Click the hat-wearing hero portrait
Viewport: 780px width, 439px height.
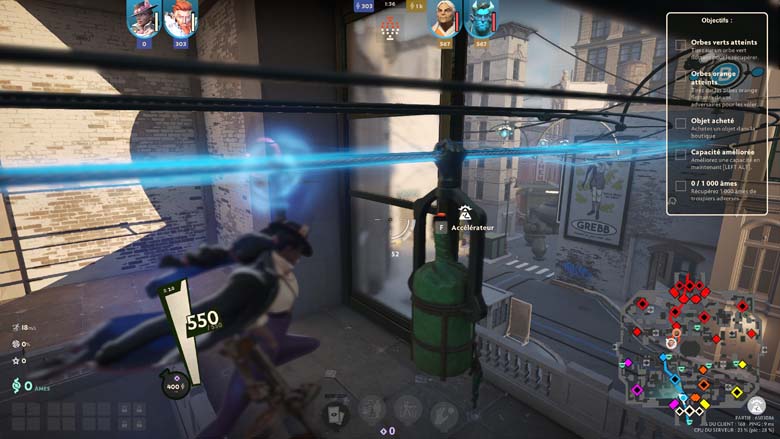coord(144,18)
